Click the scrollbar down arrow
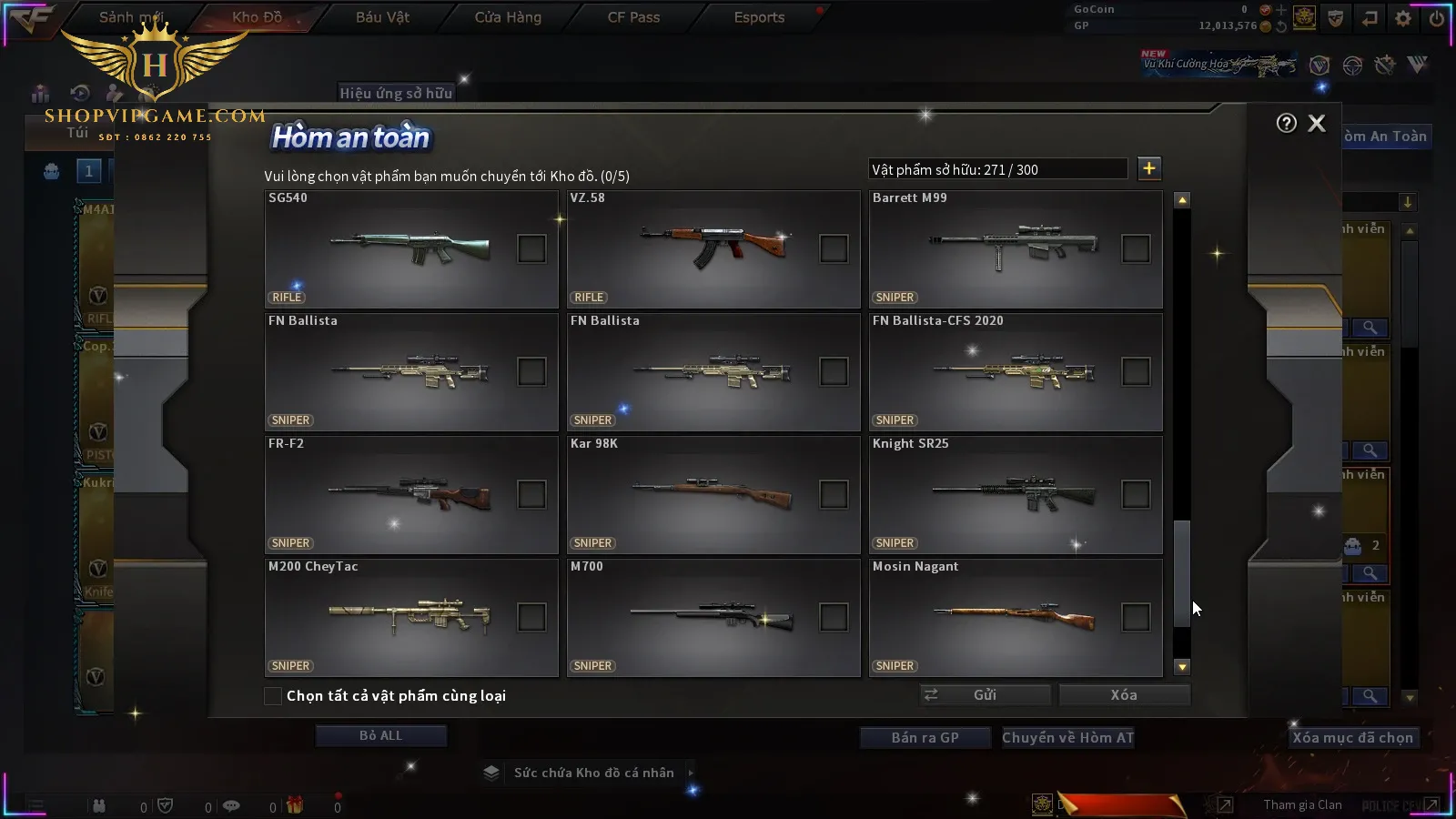The image size is (1456, 819). pos(1182,667)
